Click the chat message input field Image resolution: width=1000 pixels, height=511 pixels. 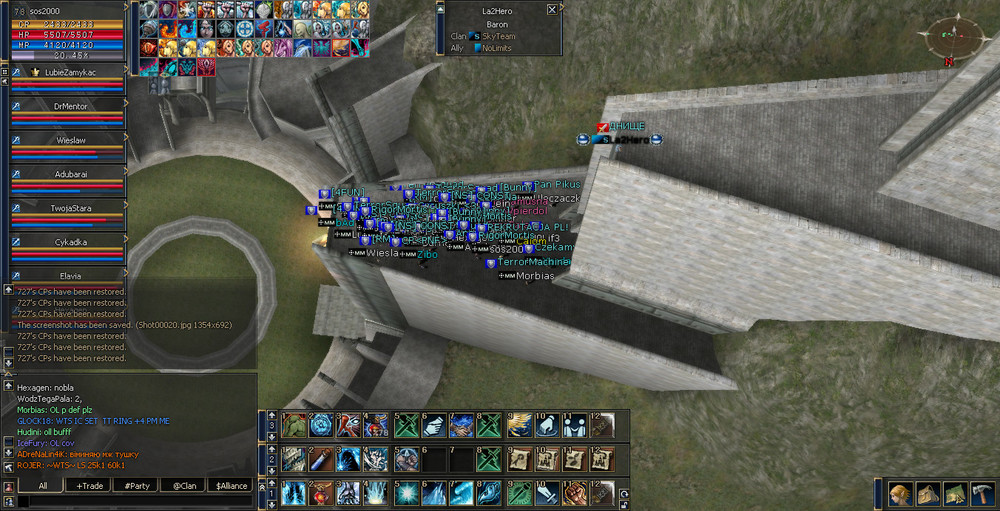click(130, 502)
